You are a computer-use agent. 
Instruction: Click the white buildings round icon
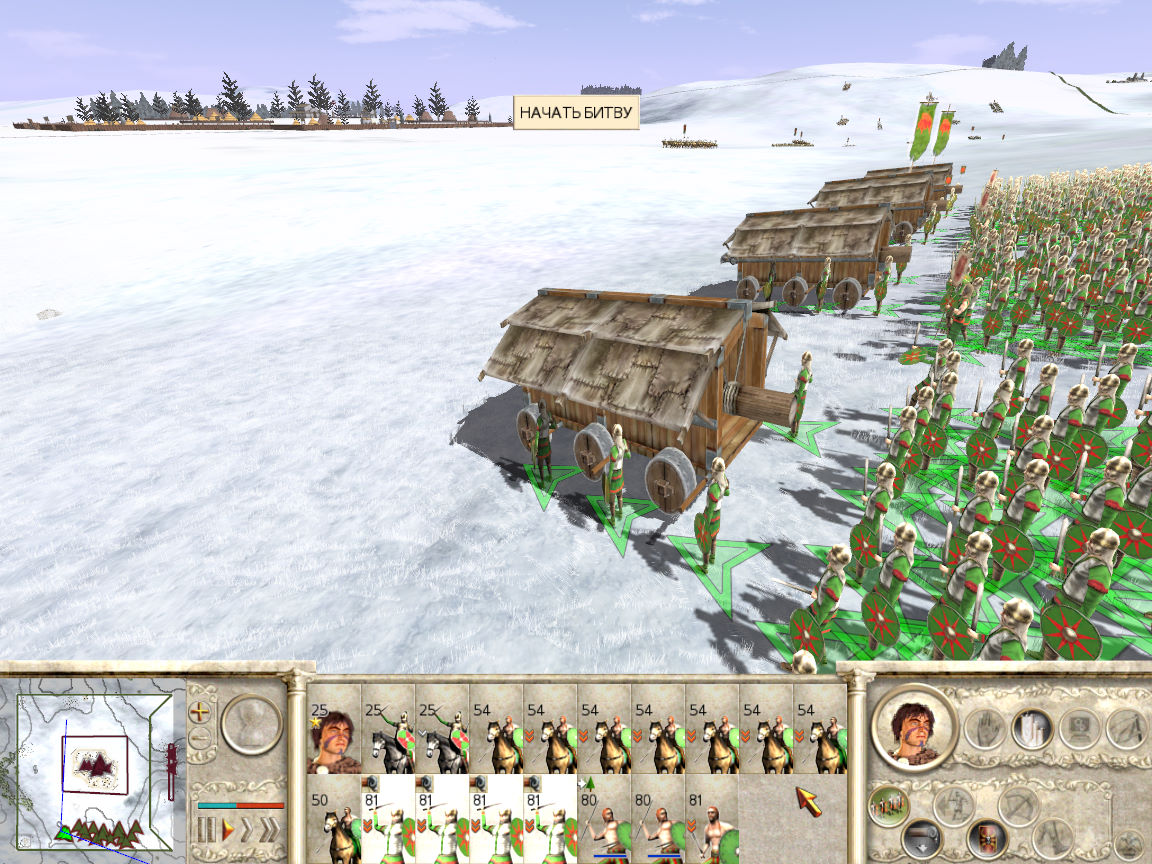pos(1031,728)
